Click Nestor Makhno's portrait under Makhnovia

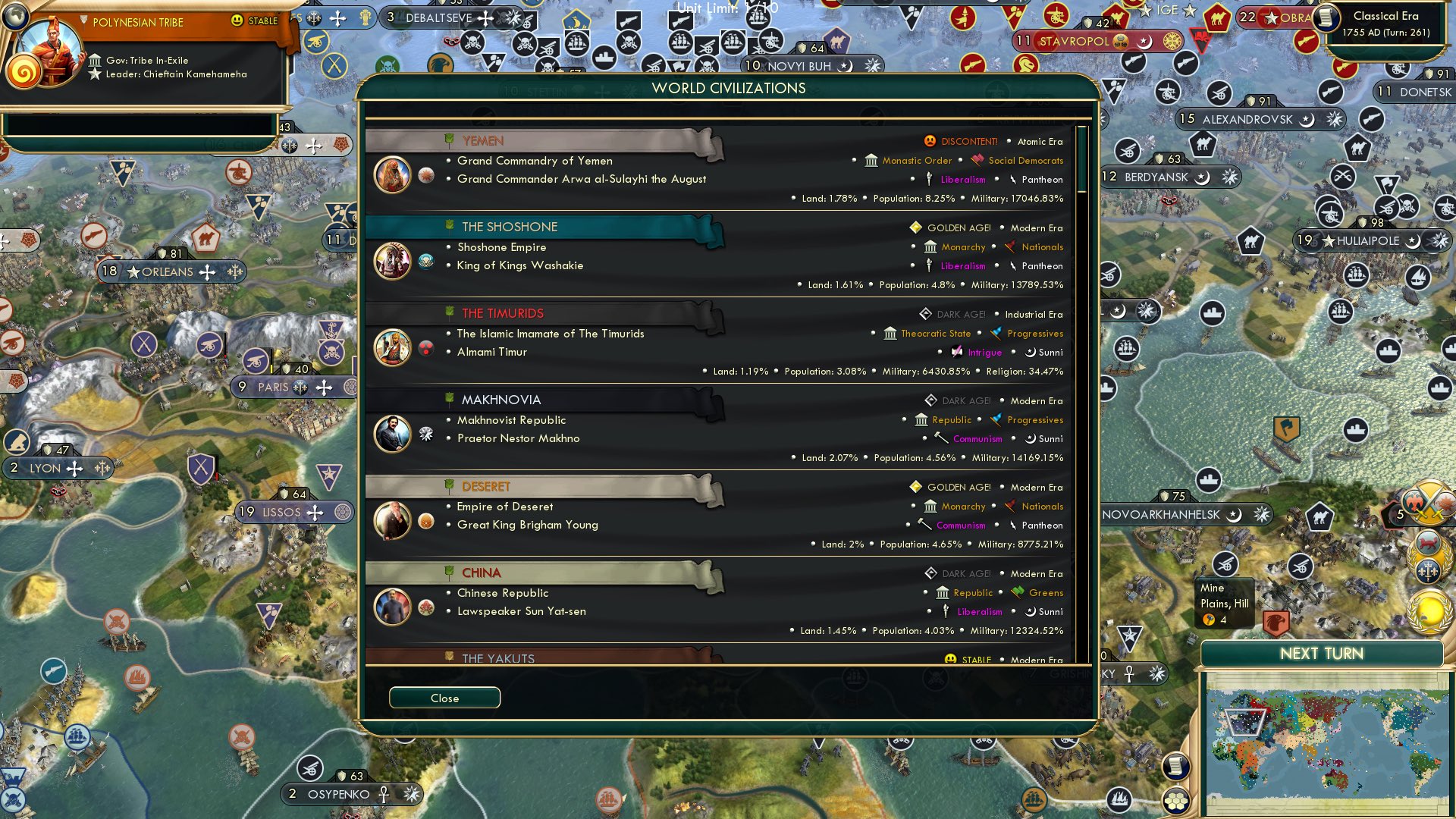[393, 434]
